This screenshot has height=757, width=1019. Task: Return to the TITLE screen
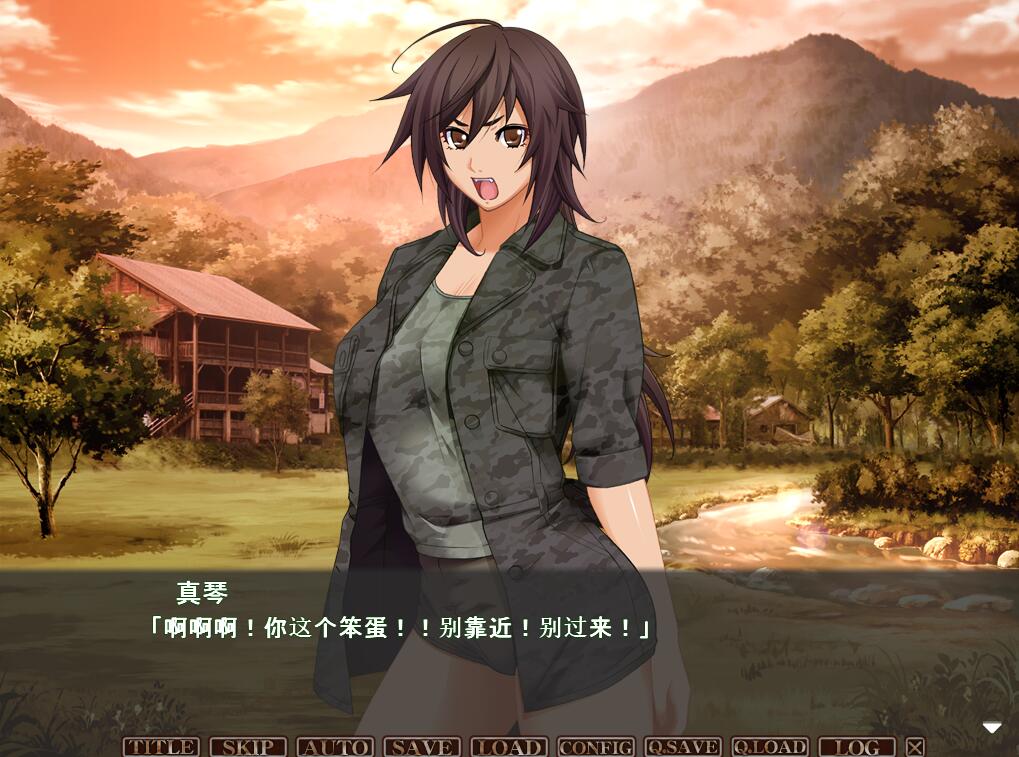161,747
